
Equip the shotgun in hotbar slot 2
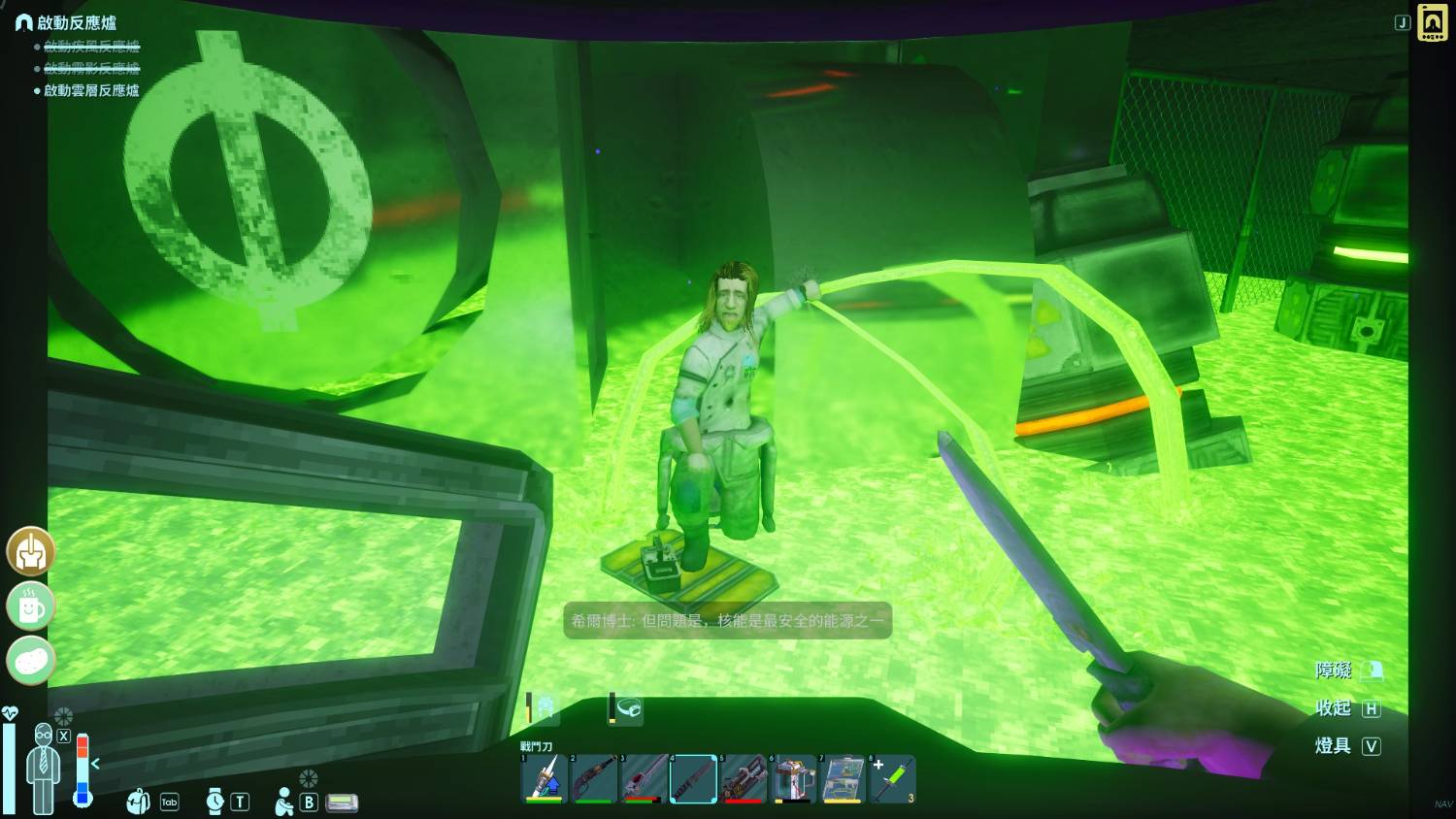click(x=594, y=778)
